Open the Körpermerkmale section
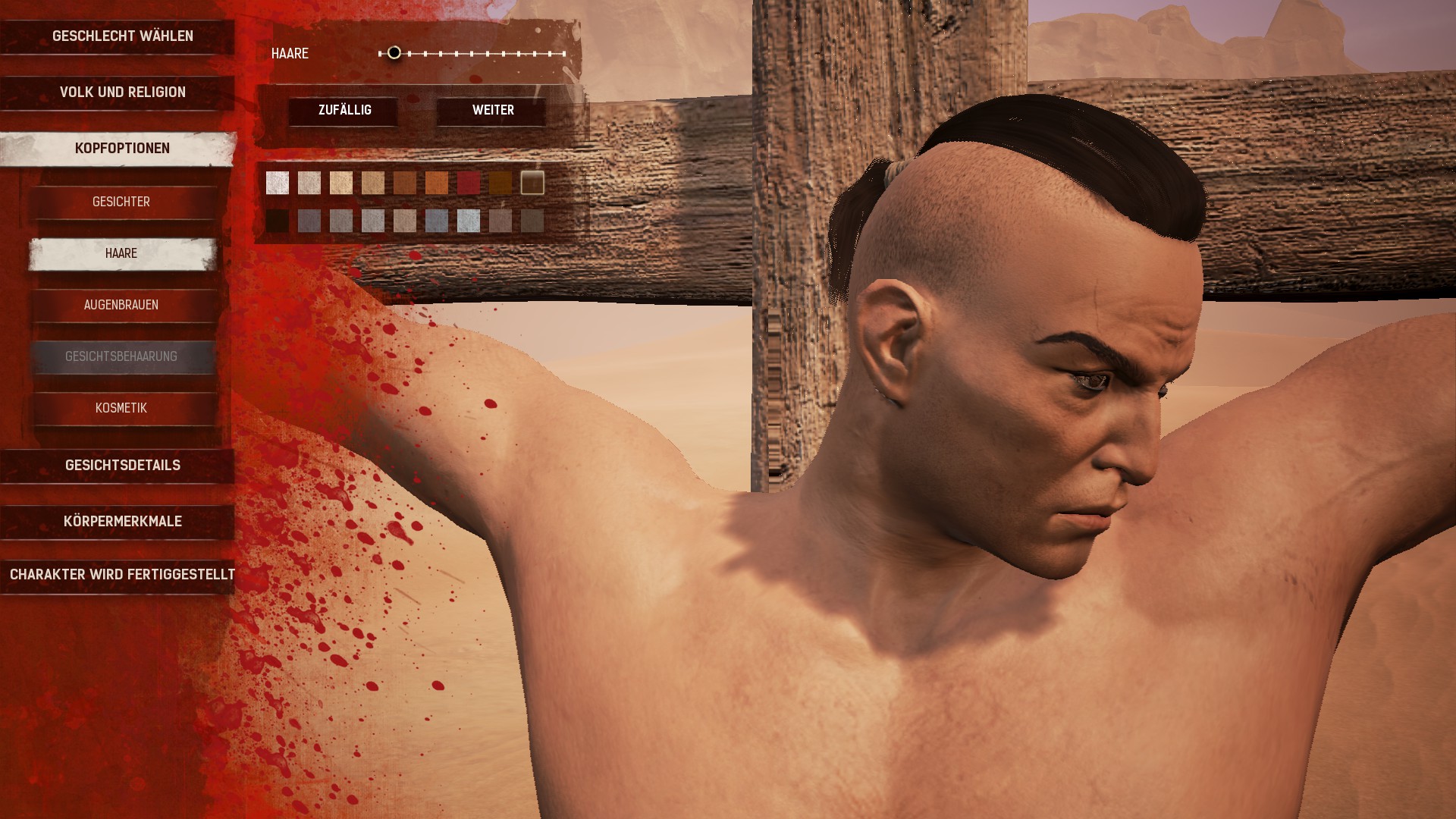1456x819 pixels. [122, 522]
